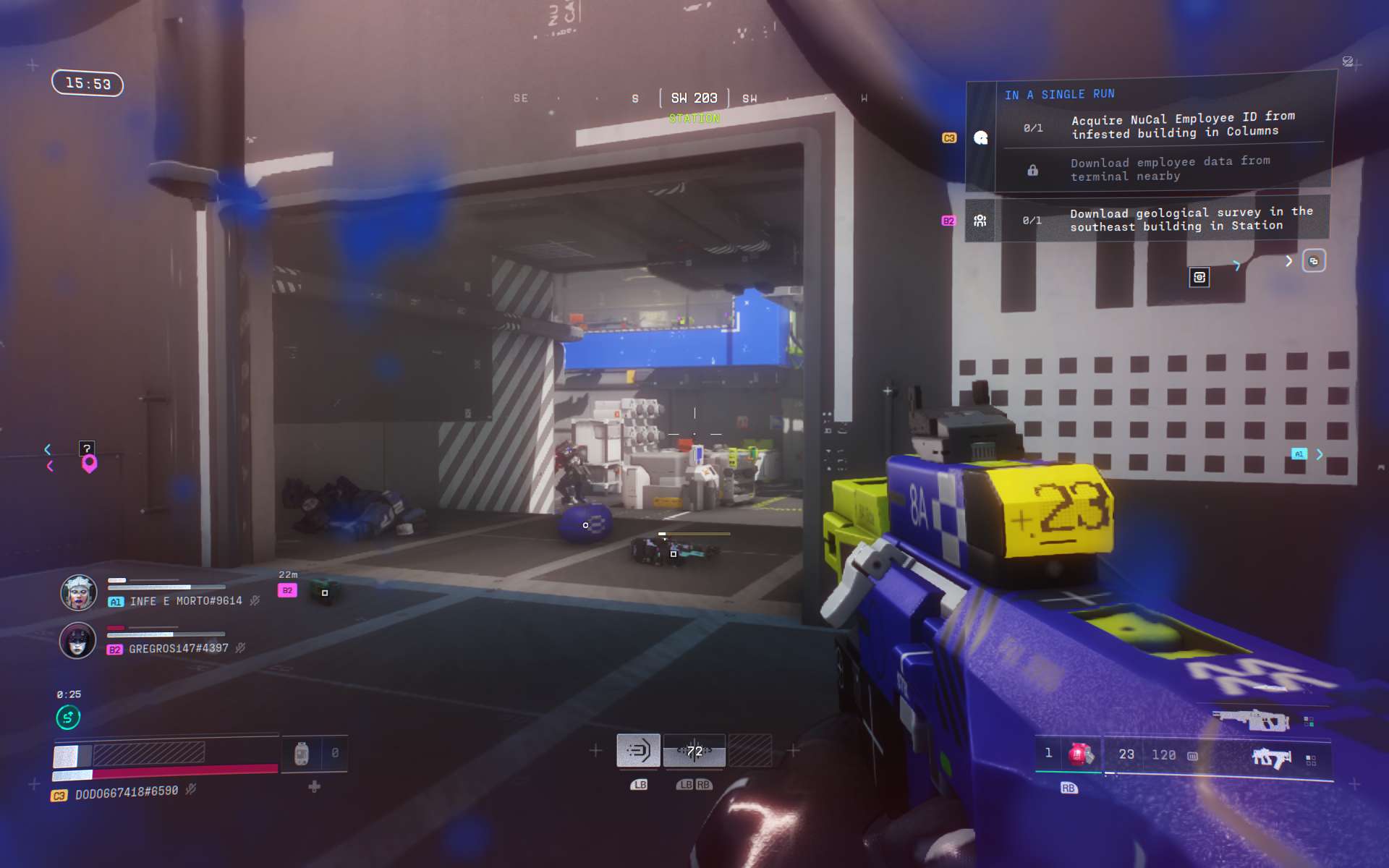The width and height of the screenshot is (1389, 868).
Task: Click the compass heading SW 203
Action: [x=694, y=98]
